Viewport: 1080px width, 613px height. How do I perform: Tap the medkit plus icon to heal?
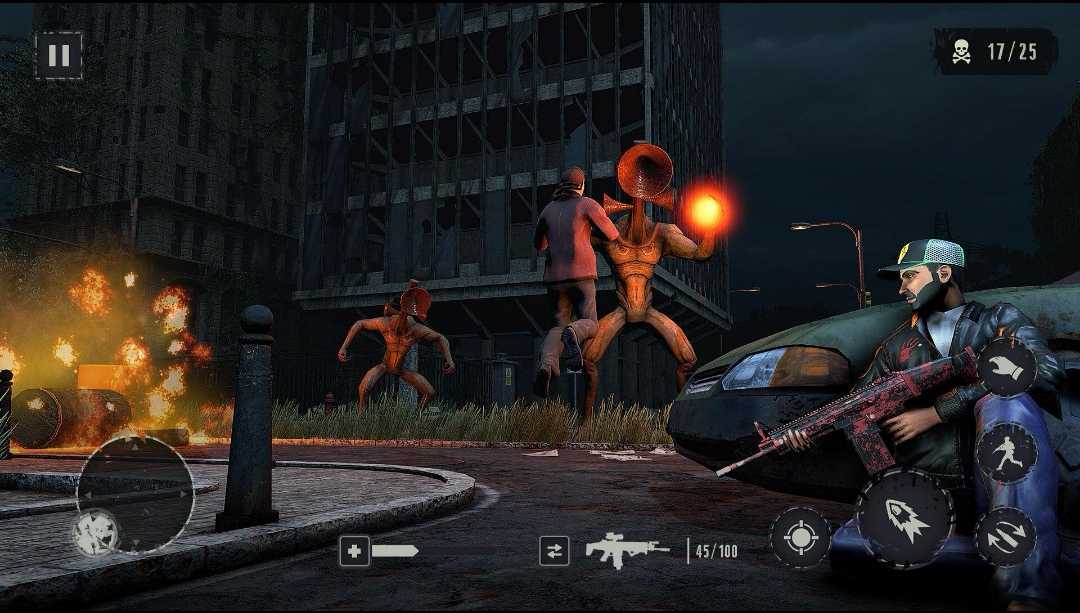pos(354,551)
